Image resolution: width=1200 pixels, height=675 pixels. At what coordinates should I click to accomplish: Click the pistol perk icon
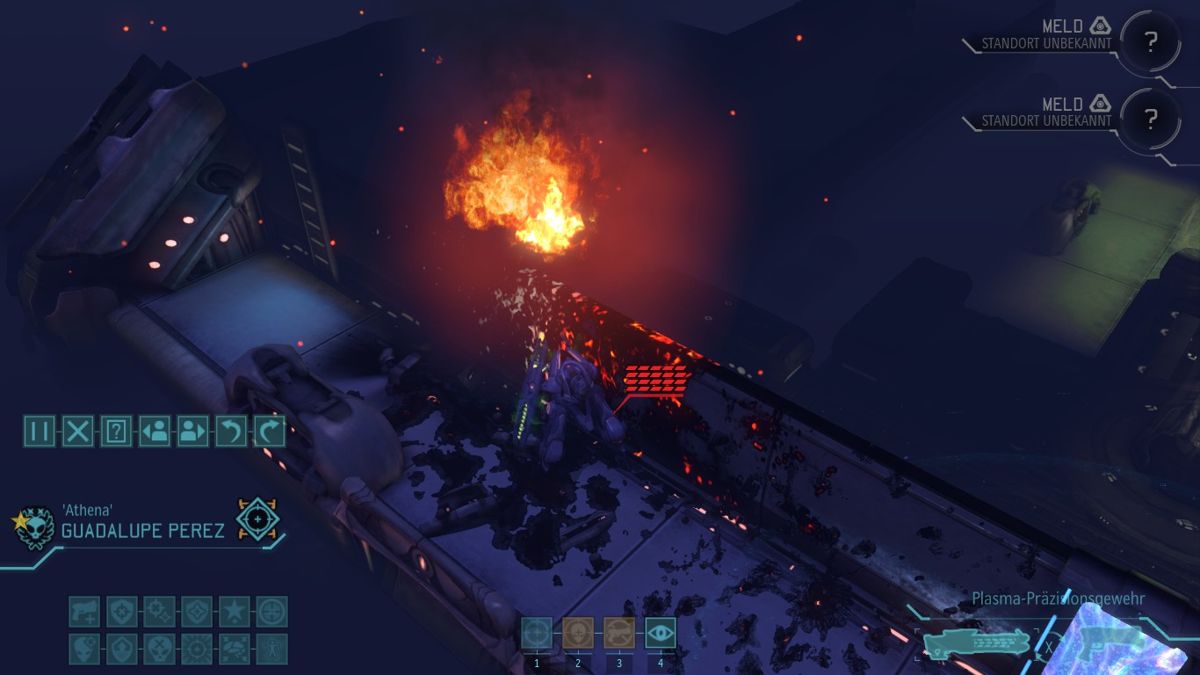[x=84, y=611]
